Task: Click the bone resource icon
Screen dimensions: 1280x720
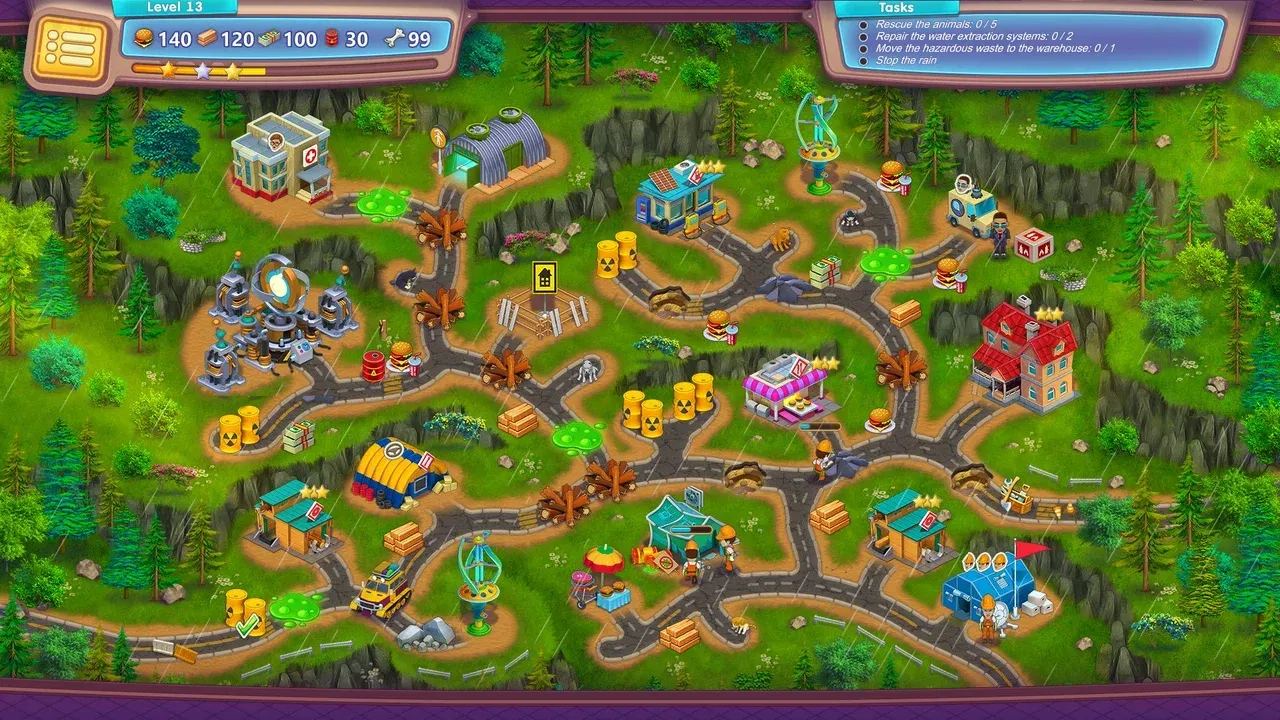Action: pyautogui.click(x=394, y=36)
